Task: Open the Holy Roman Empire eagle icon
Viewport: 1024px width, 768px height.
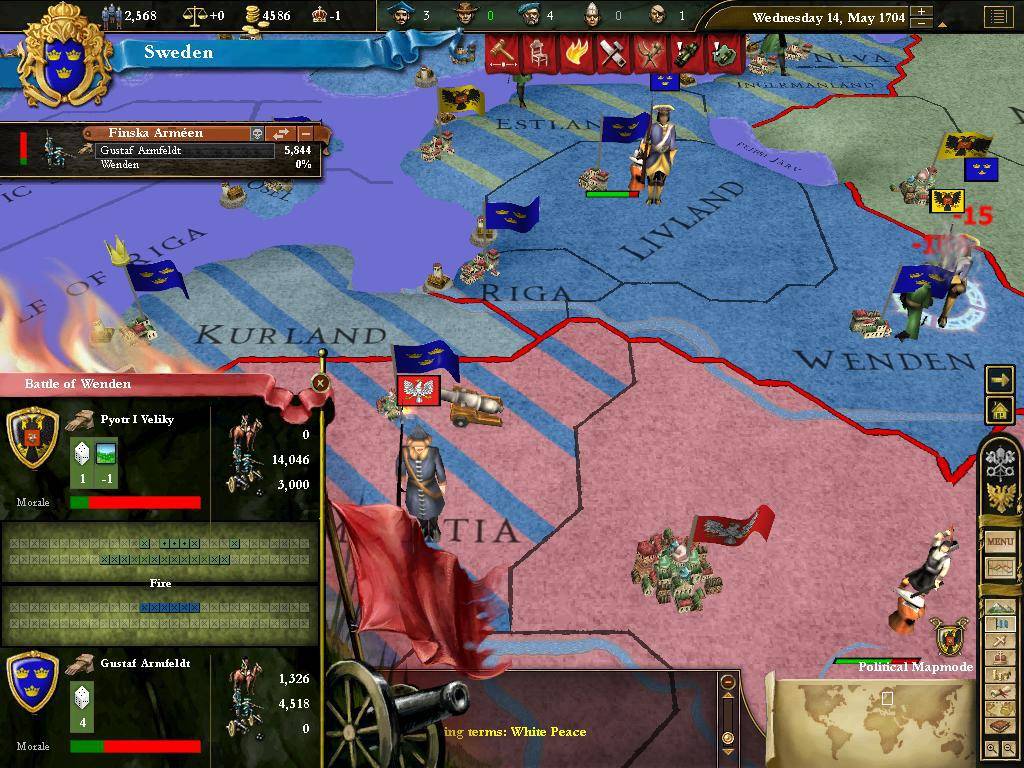Action: [1000, 496]
